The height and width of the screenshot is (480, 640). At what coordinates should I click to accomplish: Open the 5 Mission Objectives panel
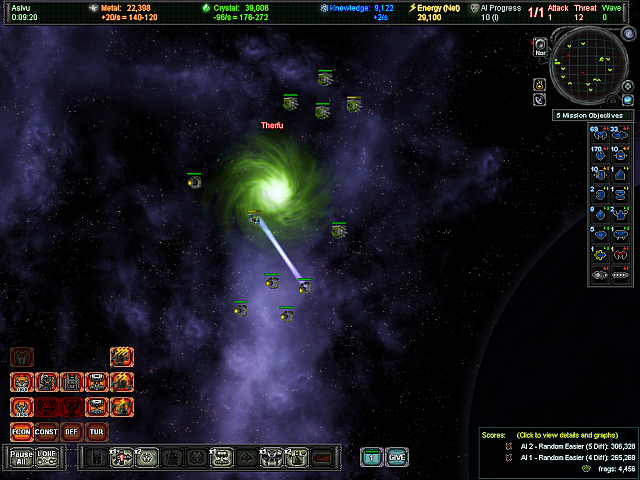588,116
